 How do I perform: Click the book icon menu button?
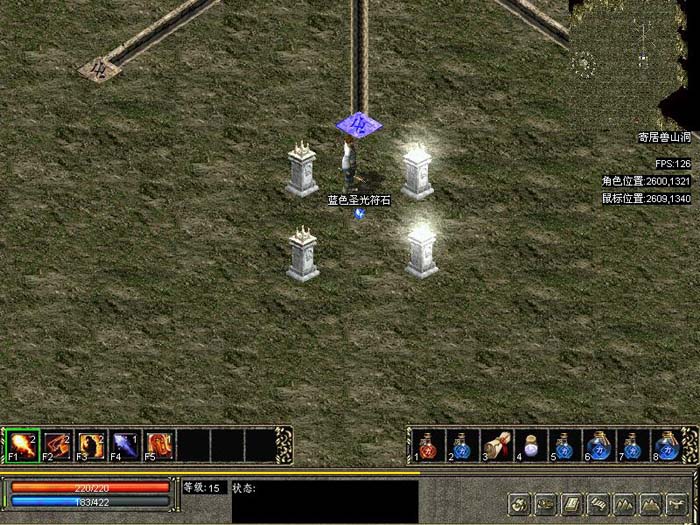click(571, 503)
